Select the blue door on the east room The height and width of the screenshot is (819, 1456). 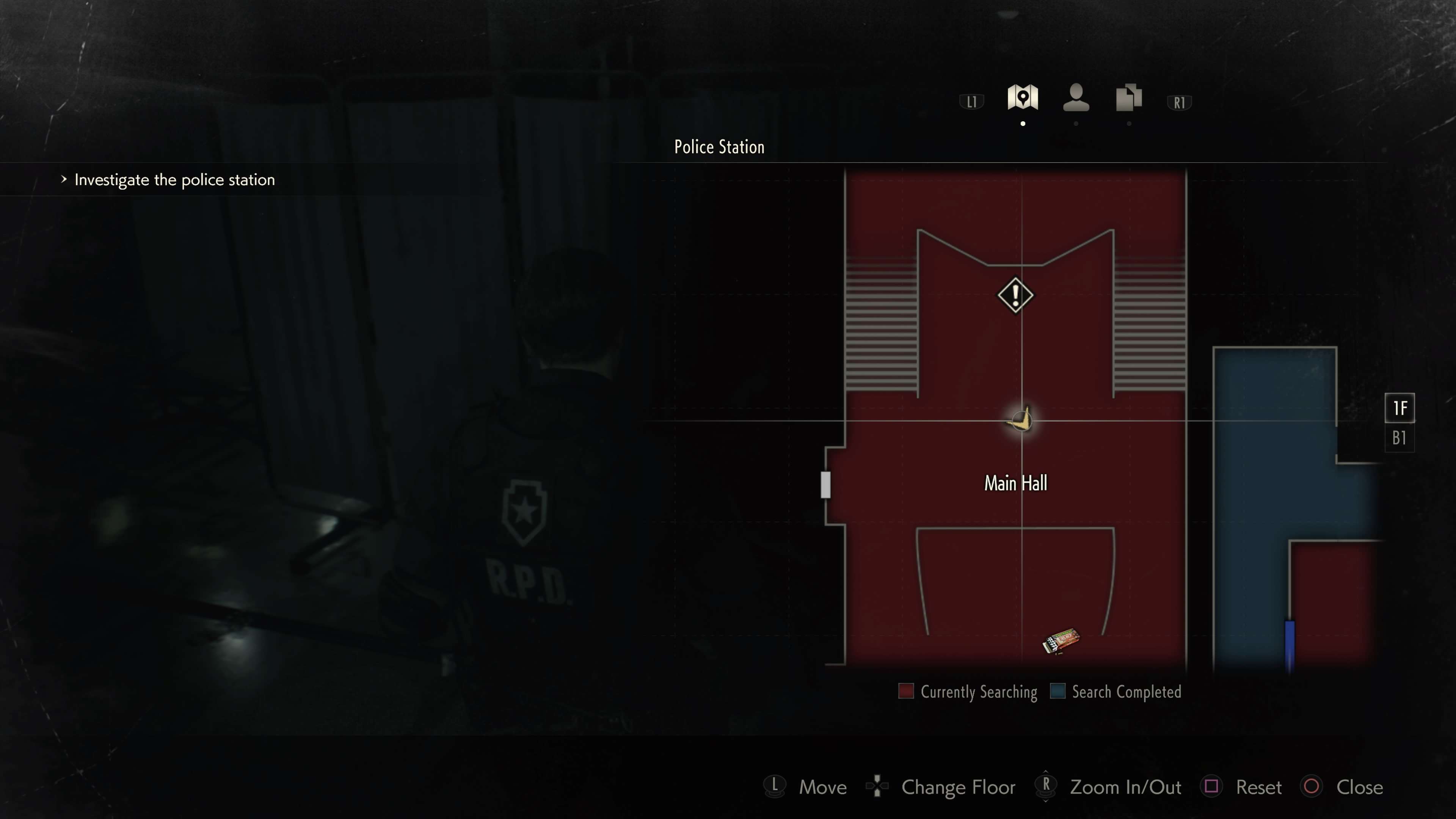point(1290,644)
